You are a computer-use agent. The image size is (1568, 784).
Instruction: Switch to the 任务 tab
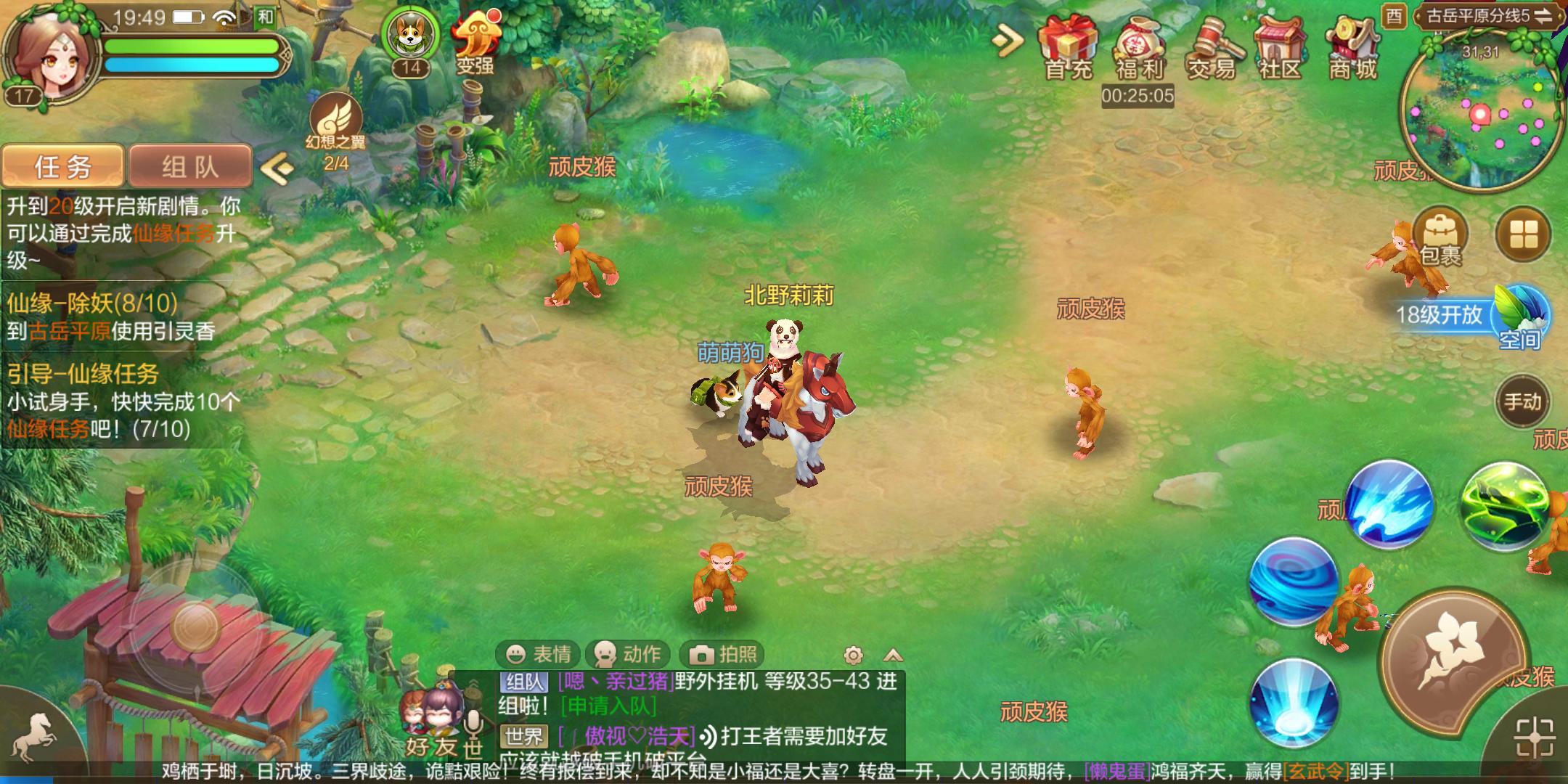pos(62,166)
